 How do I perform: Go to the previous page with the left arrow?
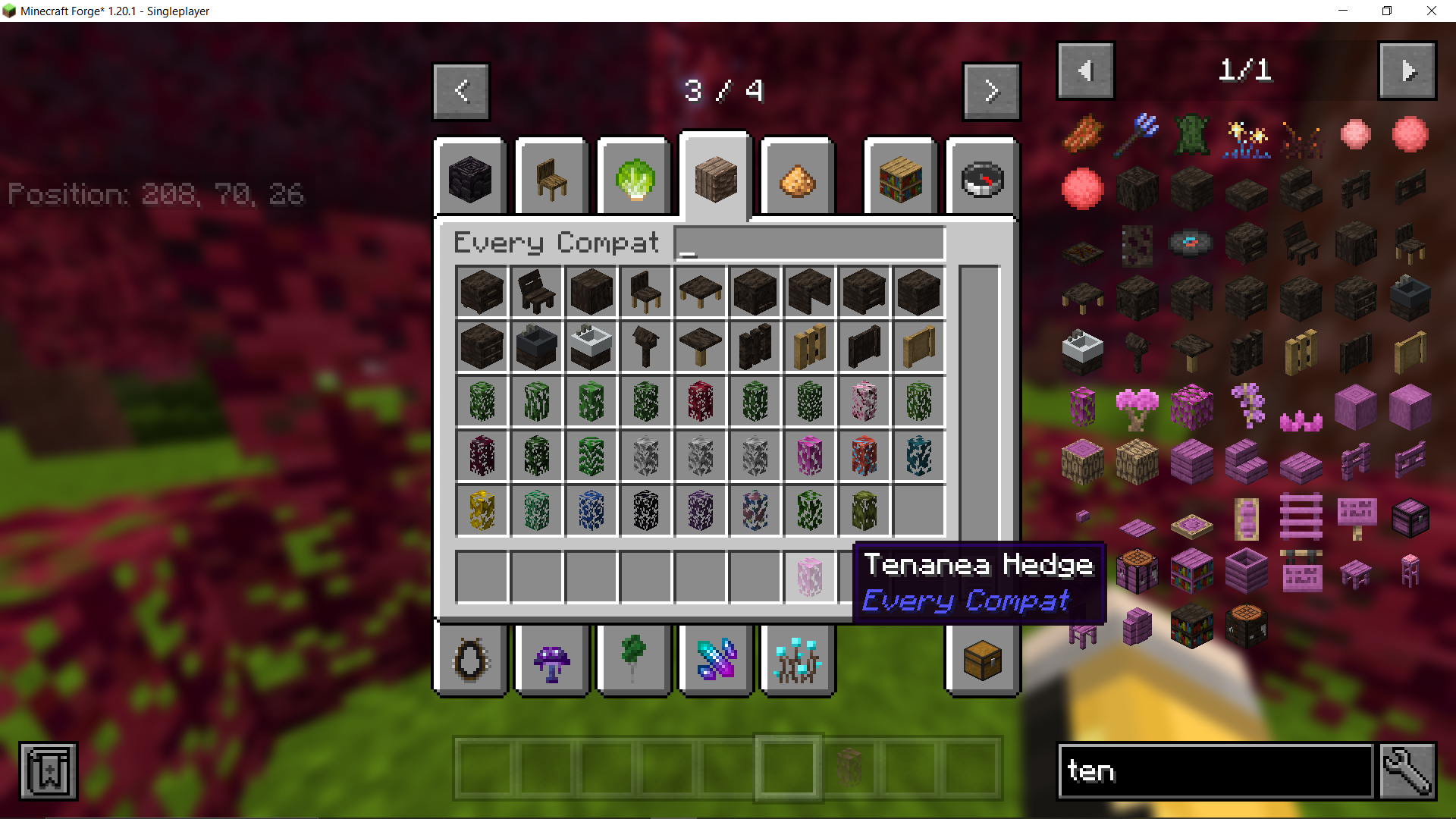click(x=460, y=91)
